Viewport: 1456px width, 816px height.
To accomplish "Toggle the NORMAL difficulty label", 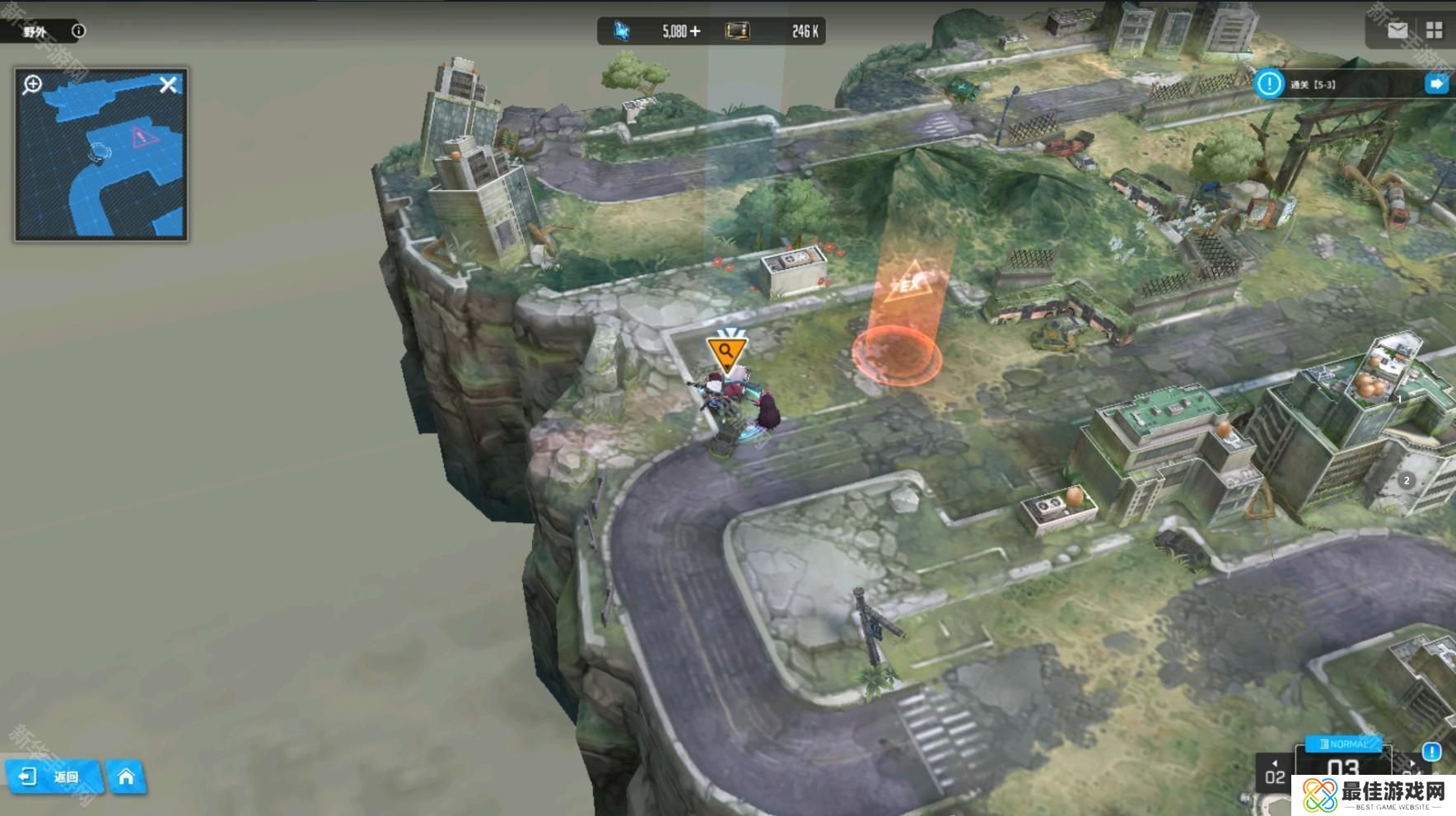I will point(1343,744).
